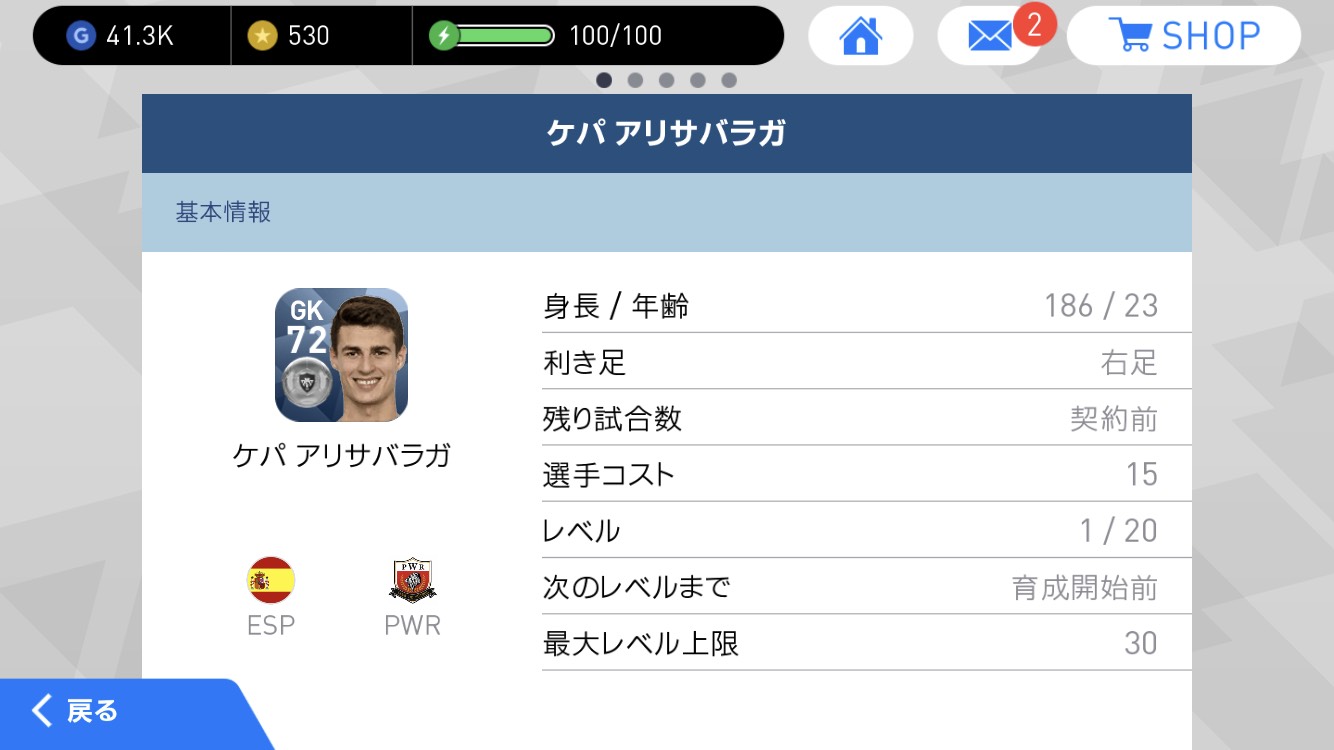The height and width of the screenshot is (750, 1334).
Task: Select the PWR club crest emblem
Action: (412, 578)
